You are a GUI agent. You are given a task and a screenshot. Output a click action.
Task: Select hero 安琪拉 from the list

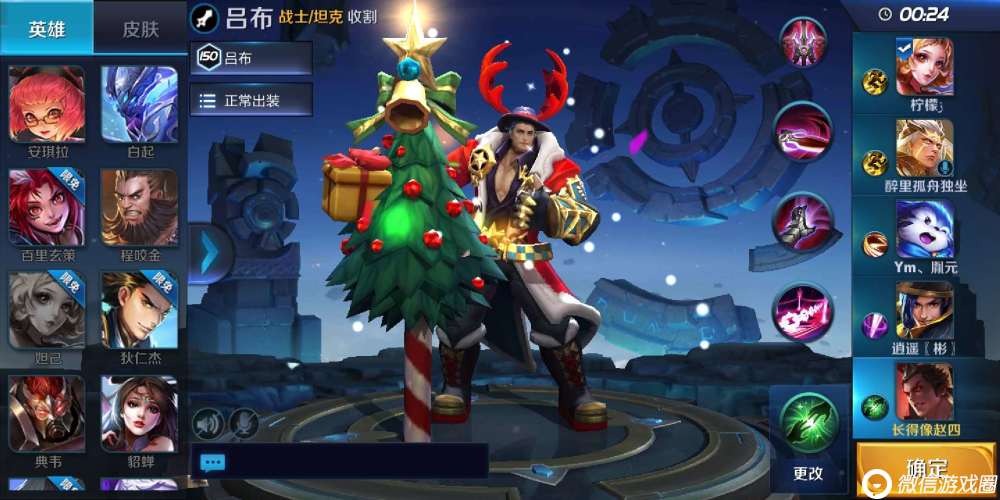coord(46,107)
